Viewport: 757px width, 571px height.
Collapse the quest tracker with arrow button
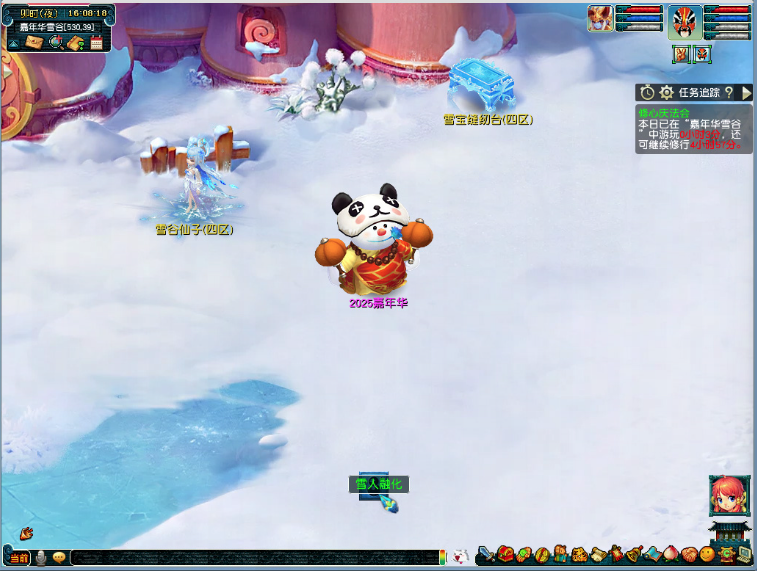(745, 92)
